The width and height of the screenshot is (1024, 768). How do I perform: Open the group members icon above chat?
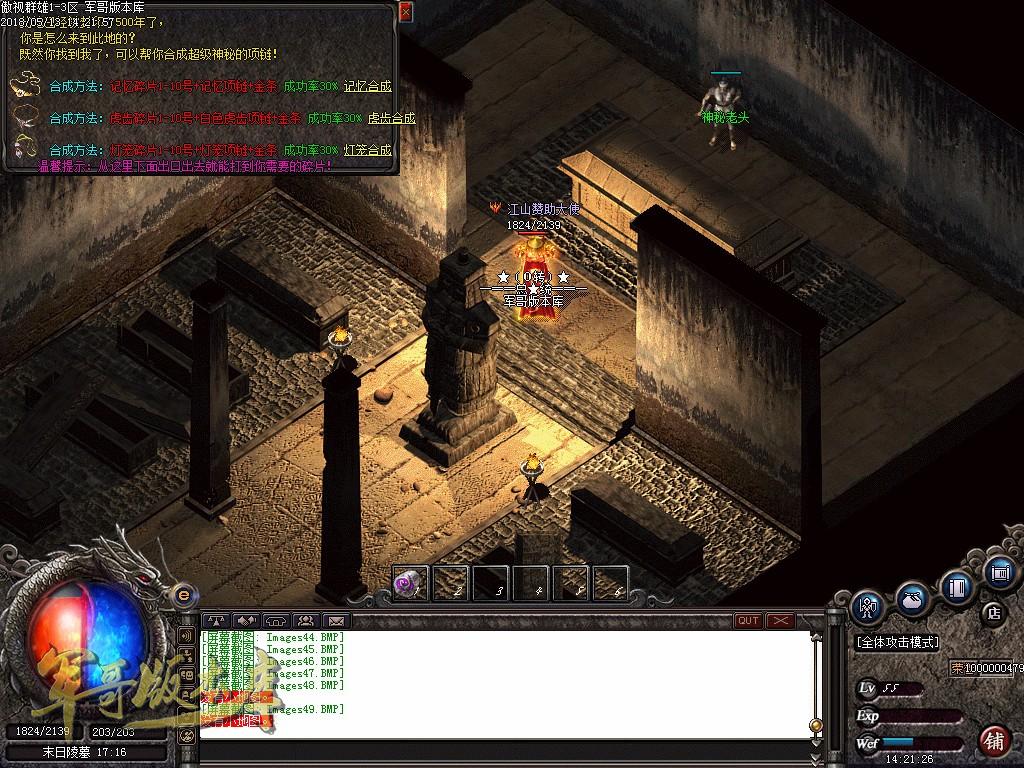(304, 621)
